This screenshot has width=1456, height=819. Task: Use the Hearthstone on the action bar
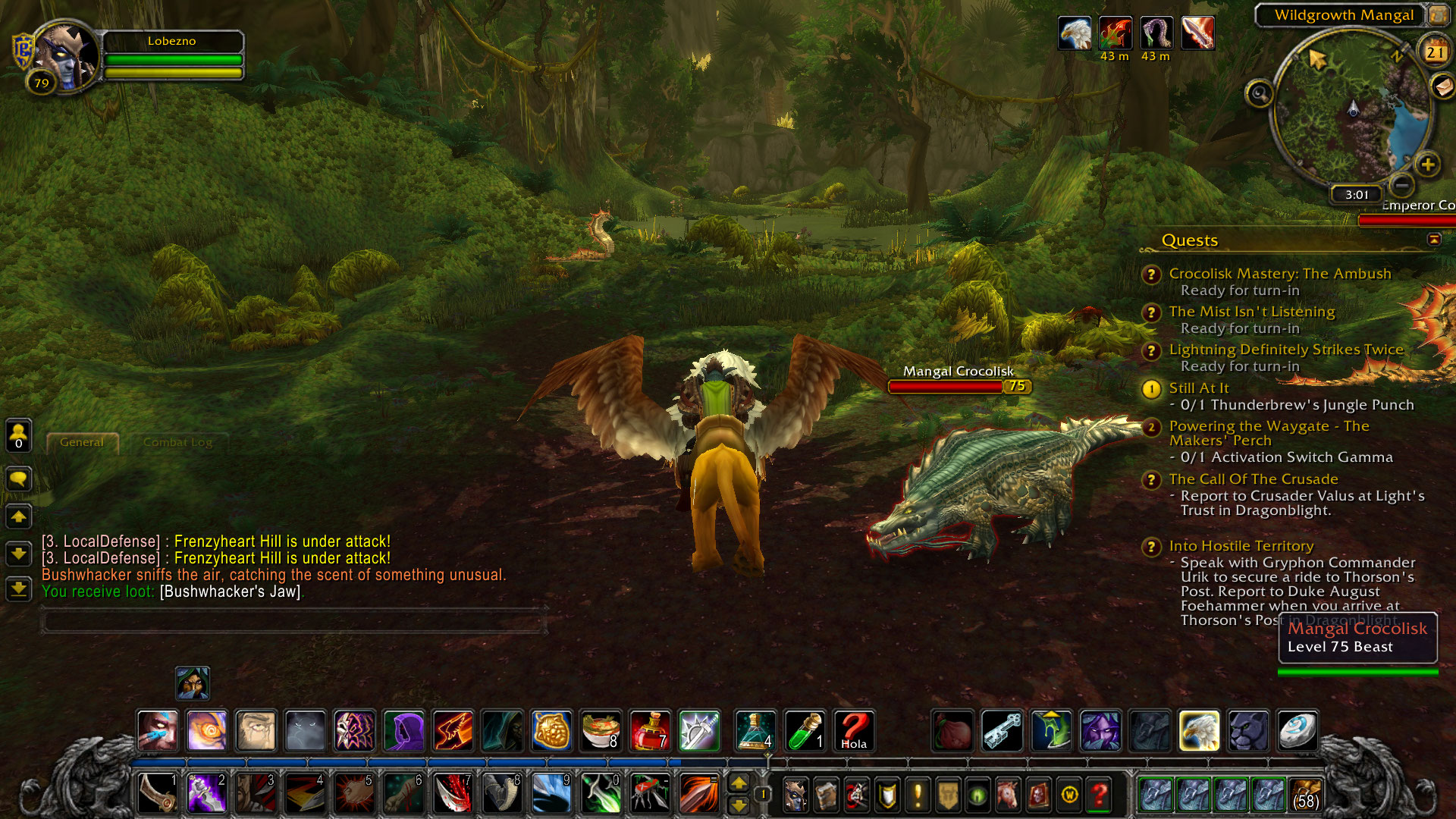[1297, 731]
